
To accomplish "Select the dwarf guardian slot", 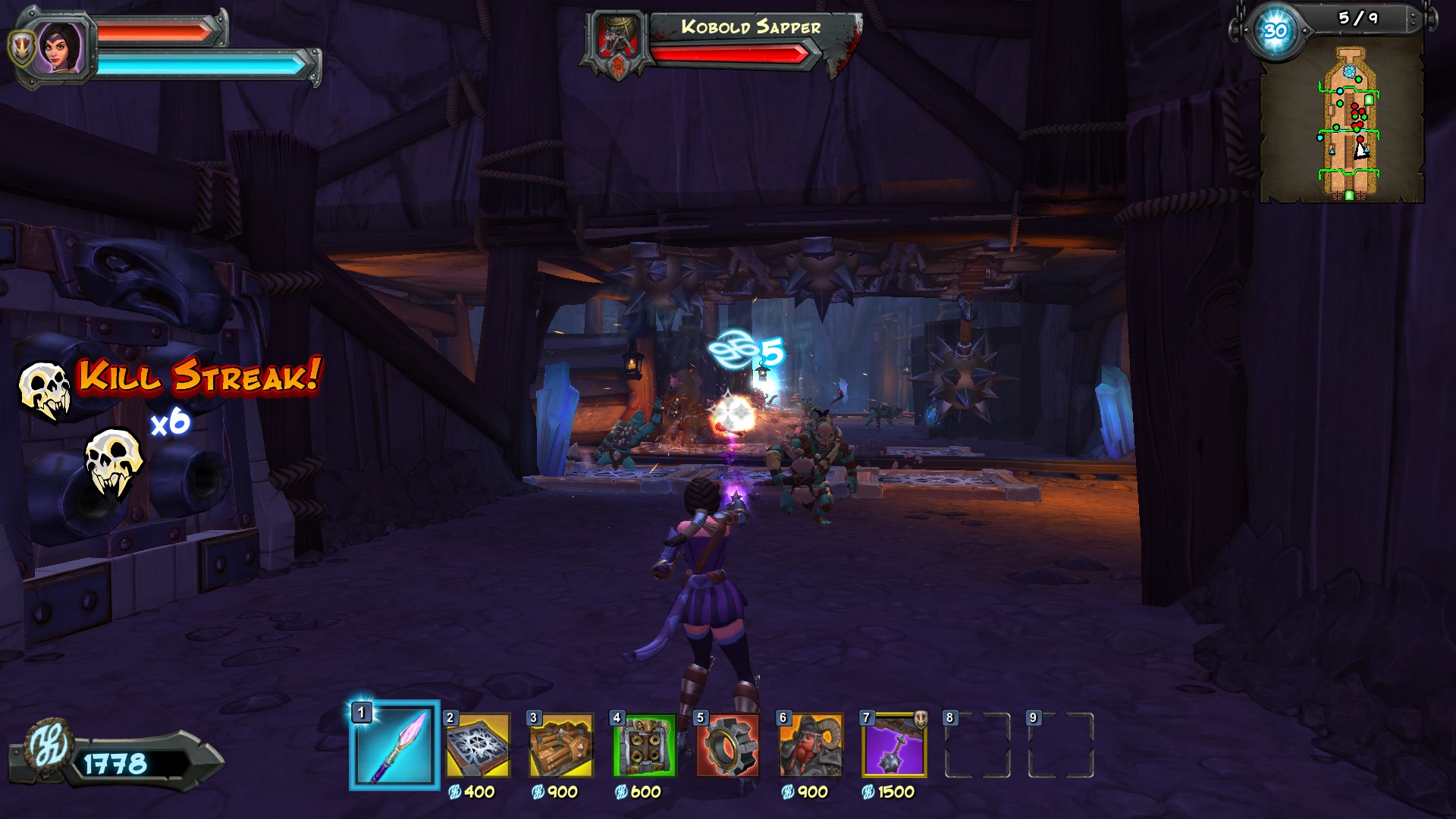I will point(811,745).
